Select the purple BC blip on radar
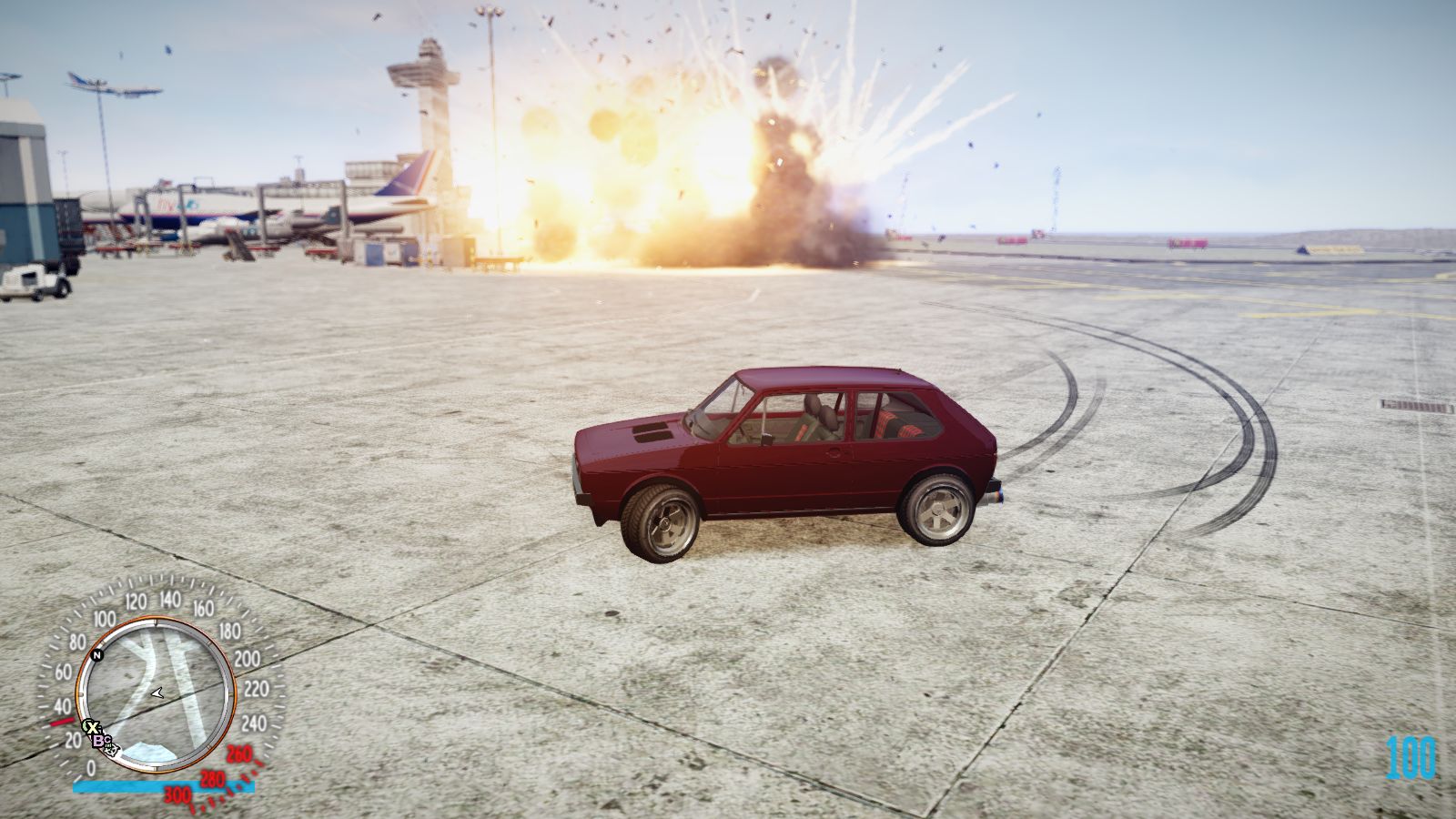The image size is (1456, 819). click(100, 741)
